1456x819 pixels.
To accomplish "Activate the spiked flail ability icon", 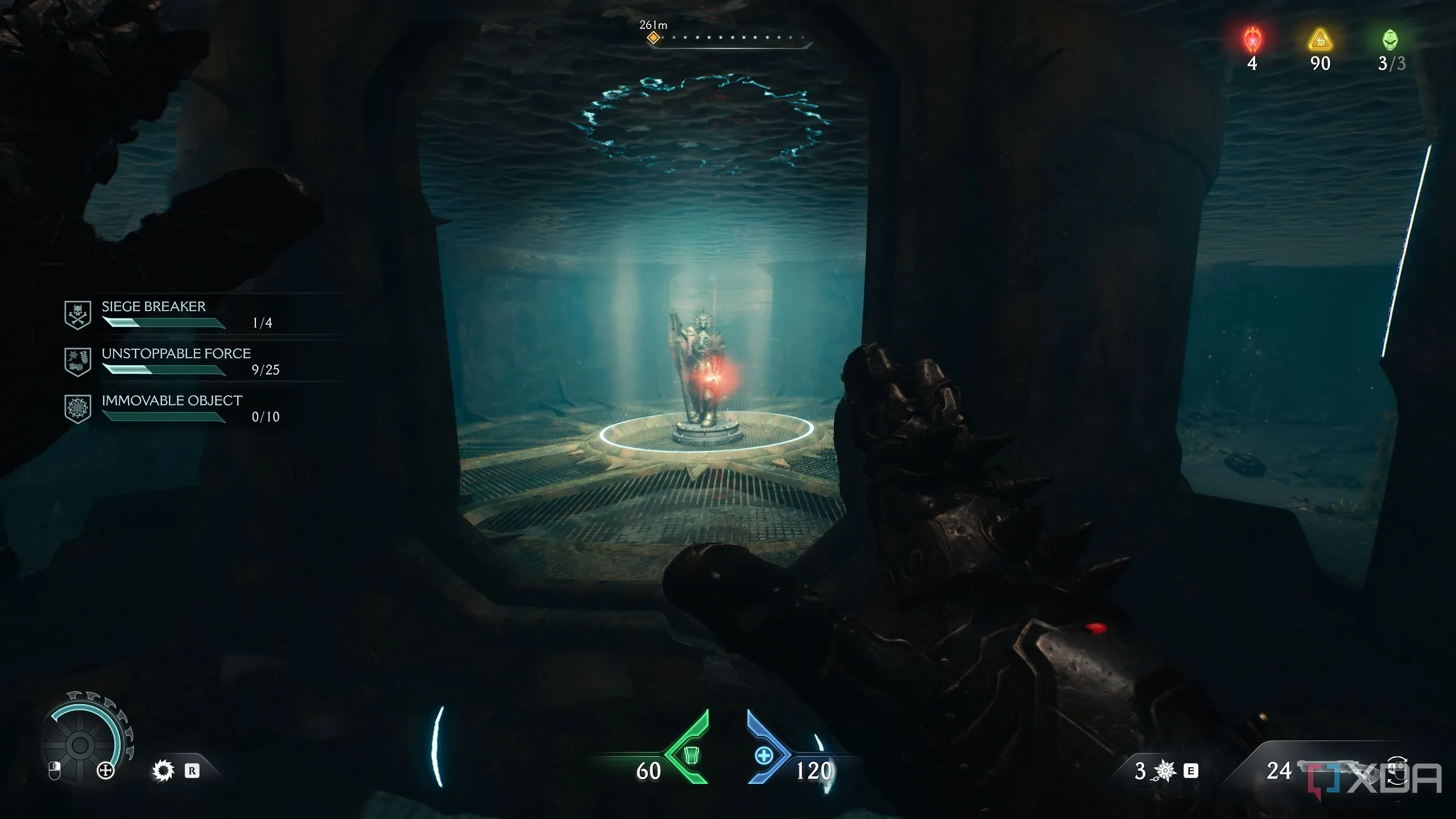I will (1164, 771).
